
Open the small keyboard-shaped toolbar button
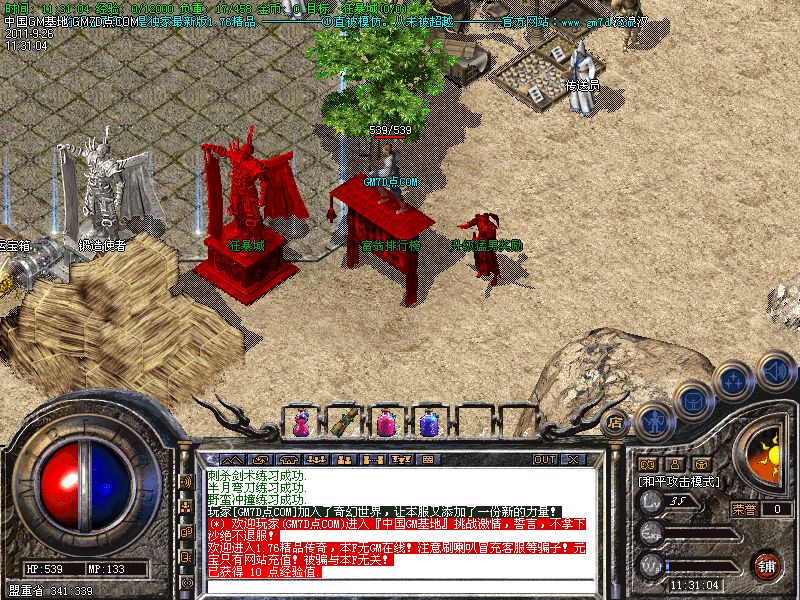(x=428, y=460)
